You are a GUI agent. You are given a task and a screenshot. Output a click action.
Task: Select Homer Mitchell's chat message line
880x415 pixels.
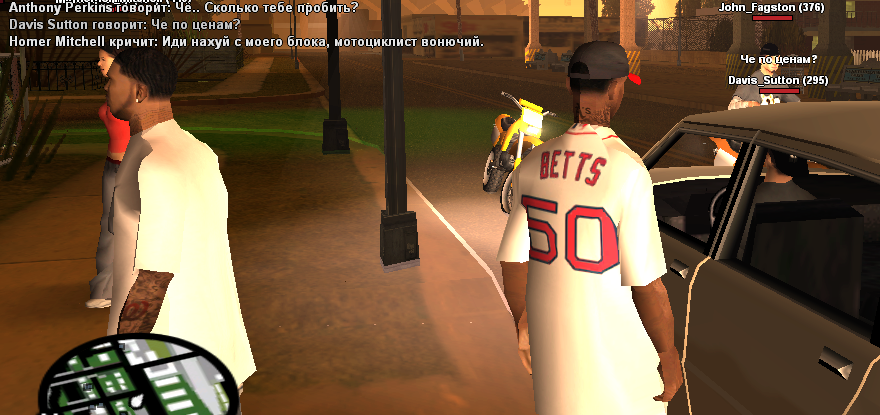[x=246, y=42]
